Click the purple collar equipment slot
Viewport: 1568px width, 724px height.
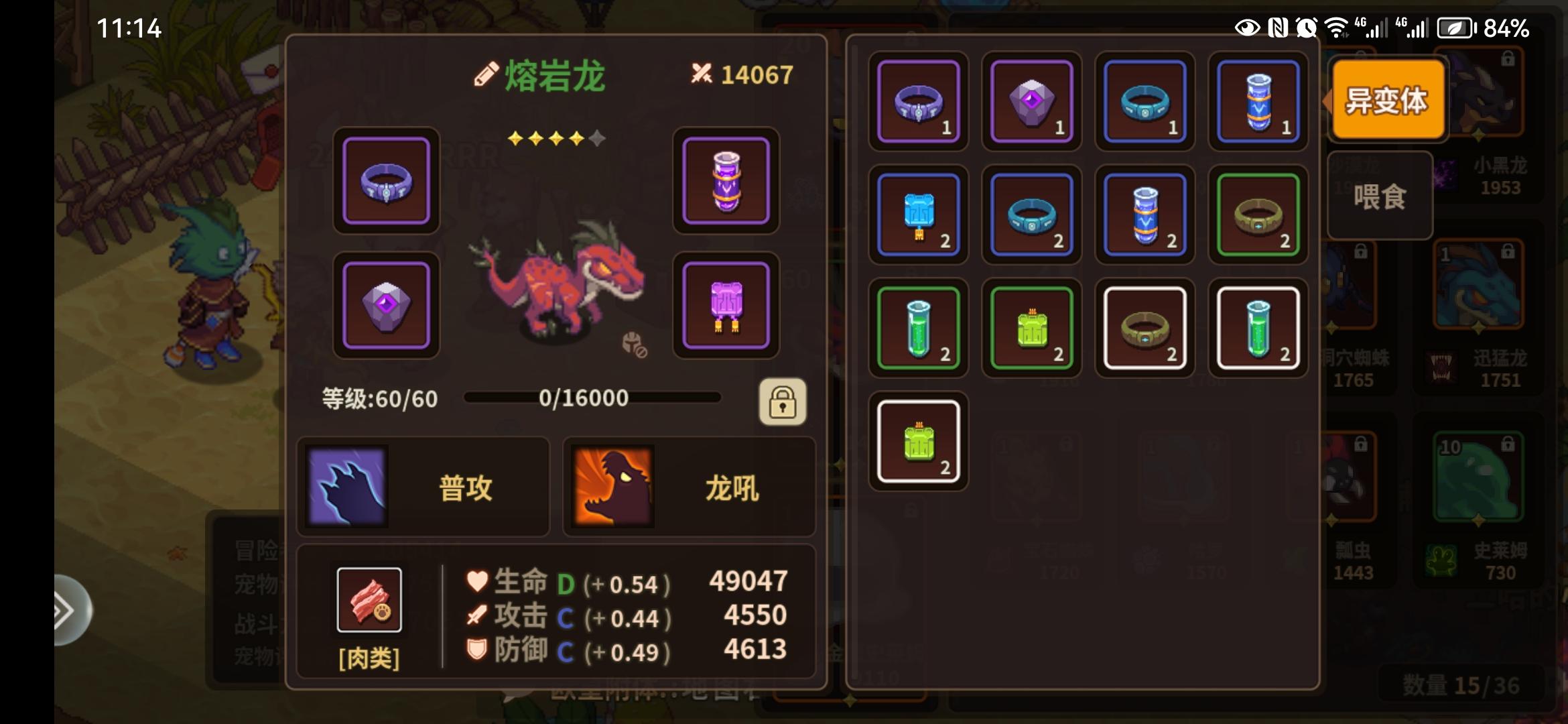(x=386, y=181)
